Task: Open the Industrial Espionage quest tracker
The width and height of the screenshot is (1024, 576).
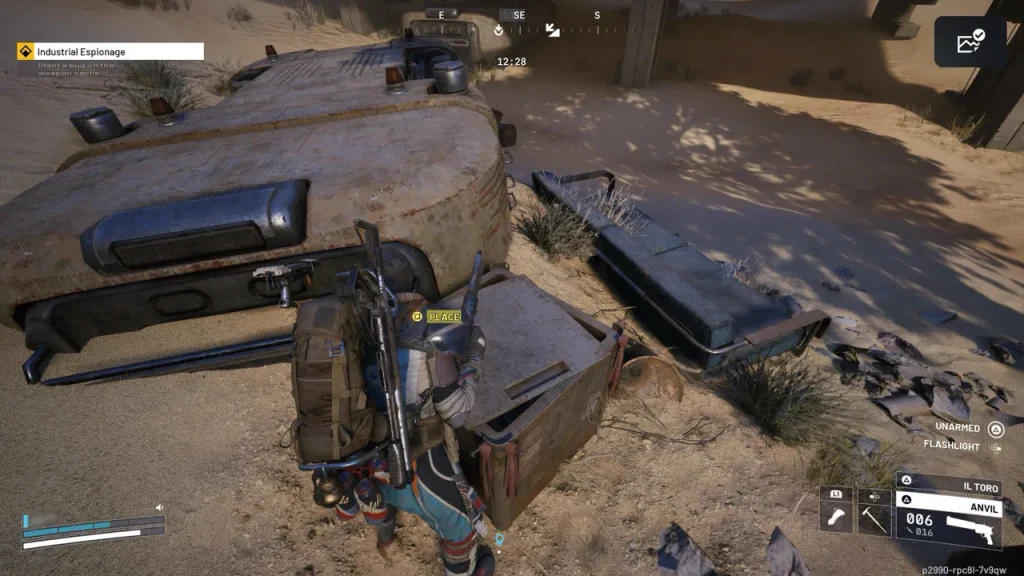Action: coord(110,51)
